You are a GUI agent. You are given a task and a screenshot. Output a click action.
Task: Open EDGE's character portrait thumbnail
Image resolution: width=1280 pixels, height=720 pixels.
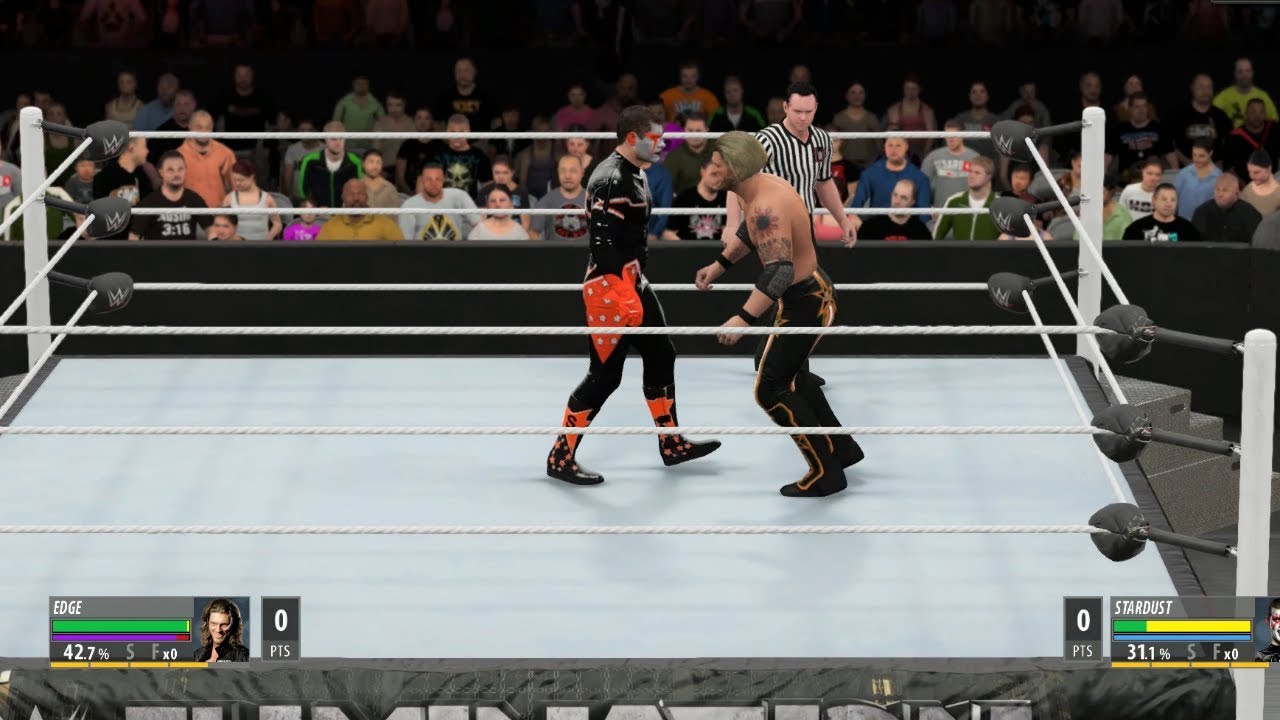(x=221, y=628)
